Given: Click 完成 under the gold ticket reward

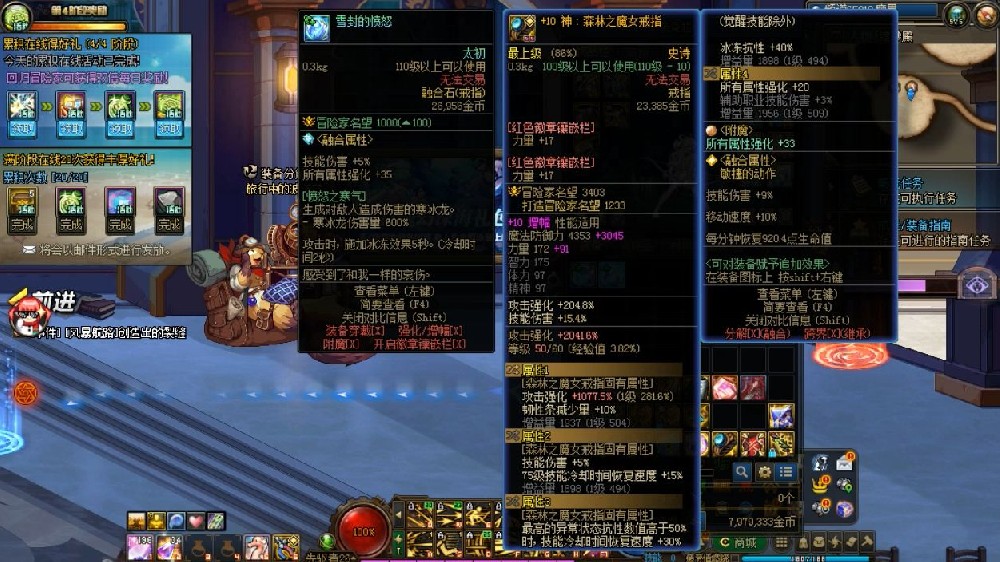Looking at the screenshot, I should 23,225.
